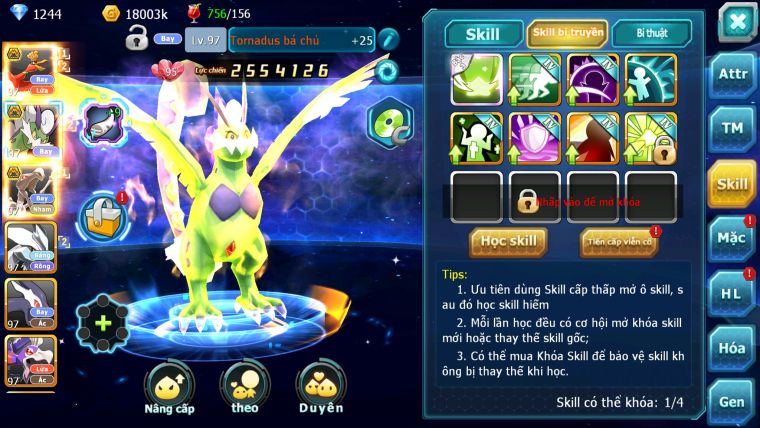Close the skill panel with X
This screenshot has width=760, height=428.
point(737,22)
